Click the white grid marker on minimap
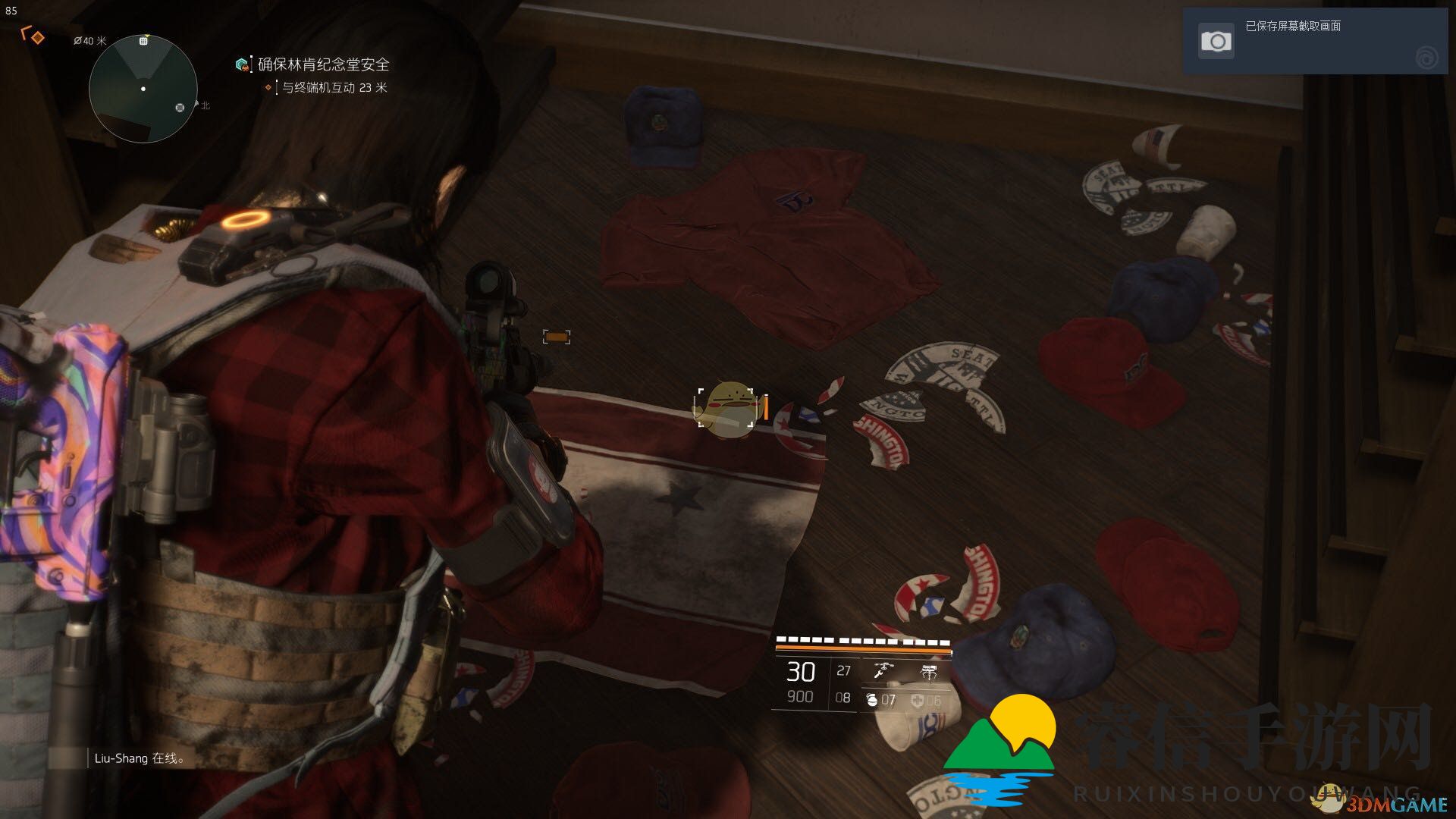This screenshot has height=819, width=1456. [143, 41]
